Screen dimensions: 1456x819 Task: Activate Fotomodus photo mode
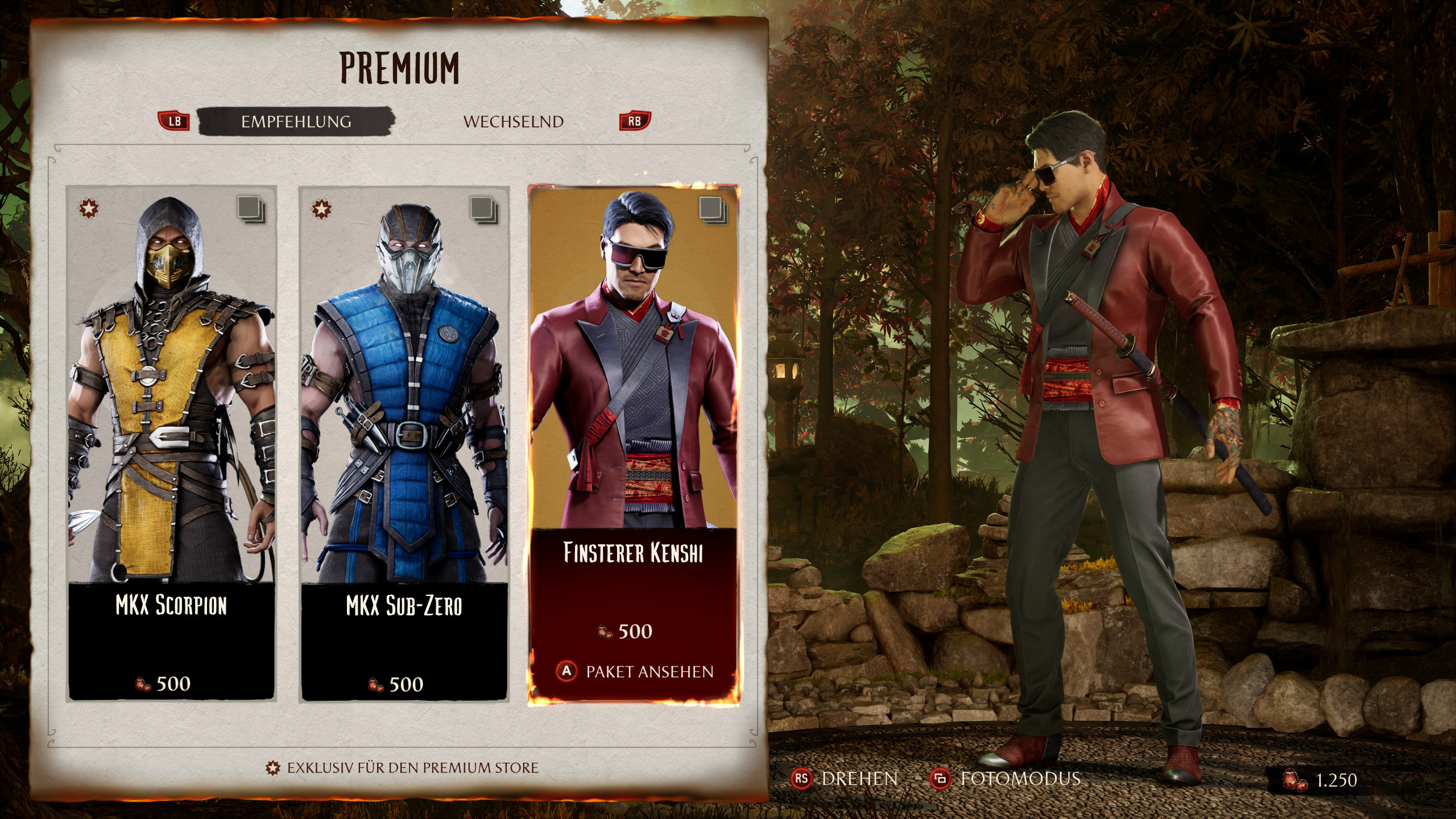(1006, 779)
